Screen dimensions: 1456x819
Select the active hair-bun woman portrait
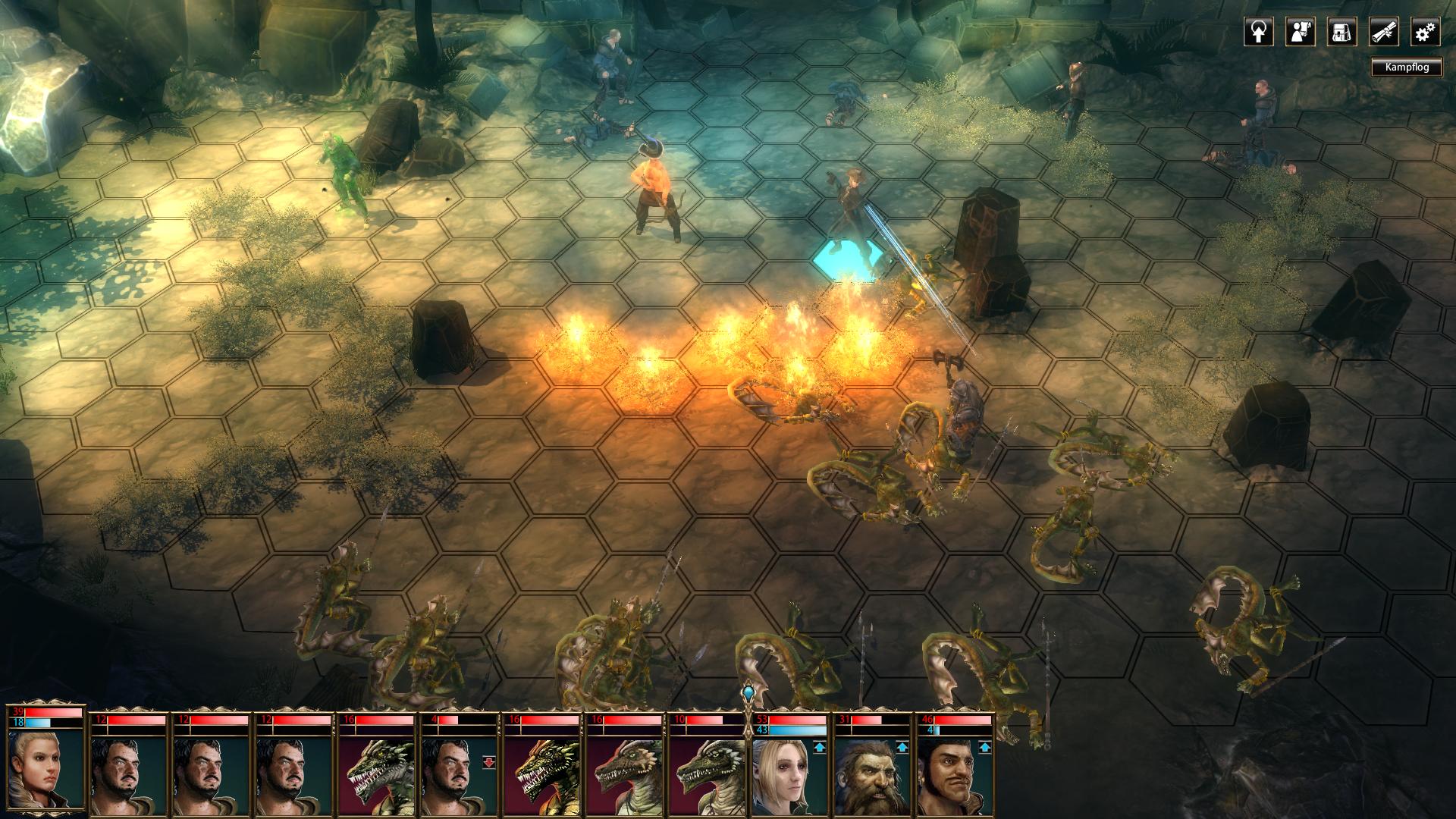[44, 767]
